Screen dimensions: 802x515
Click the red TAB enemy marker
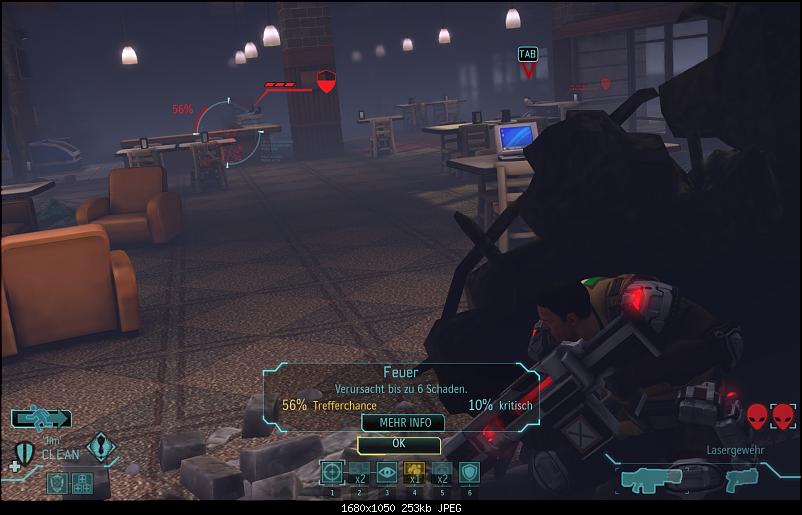pyautogui.click(x=528, y=62)
